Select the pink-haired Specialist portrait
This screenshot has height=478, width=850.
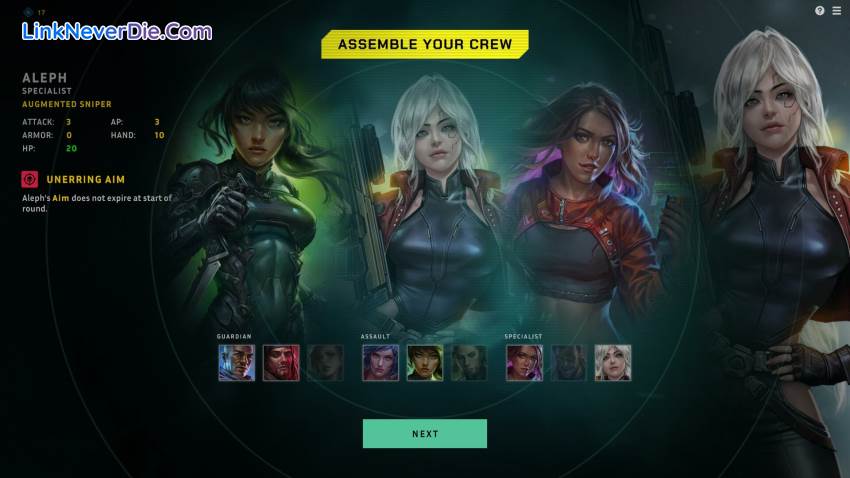tap(524, 363)
